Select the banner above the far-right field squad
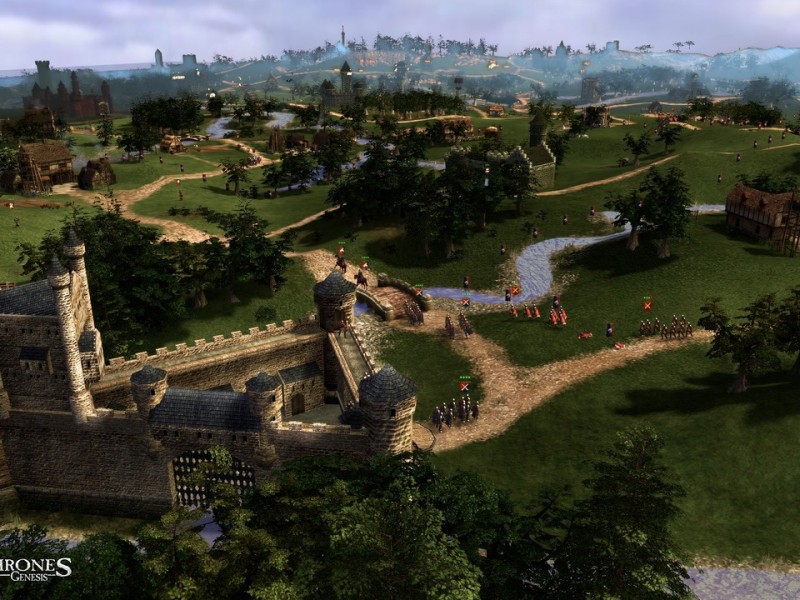Image resolution: width=800 pixels, height=600 pixels. point(647,304)
